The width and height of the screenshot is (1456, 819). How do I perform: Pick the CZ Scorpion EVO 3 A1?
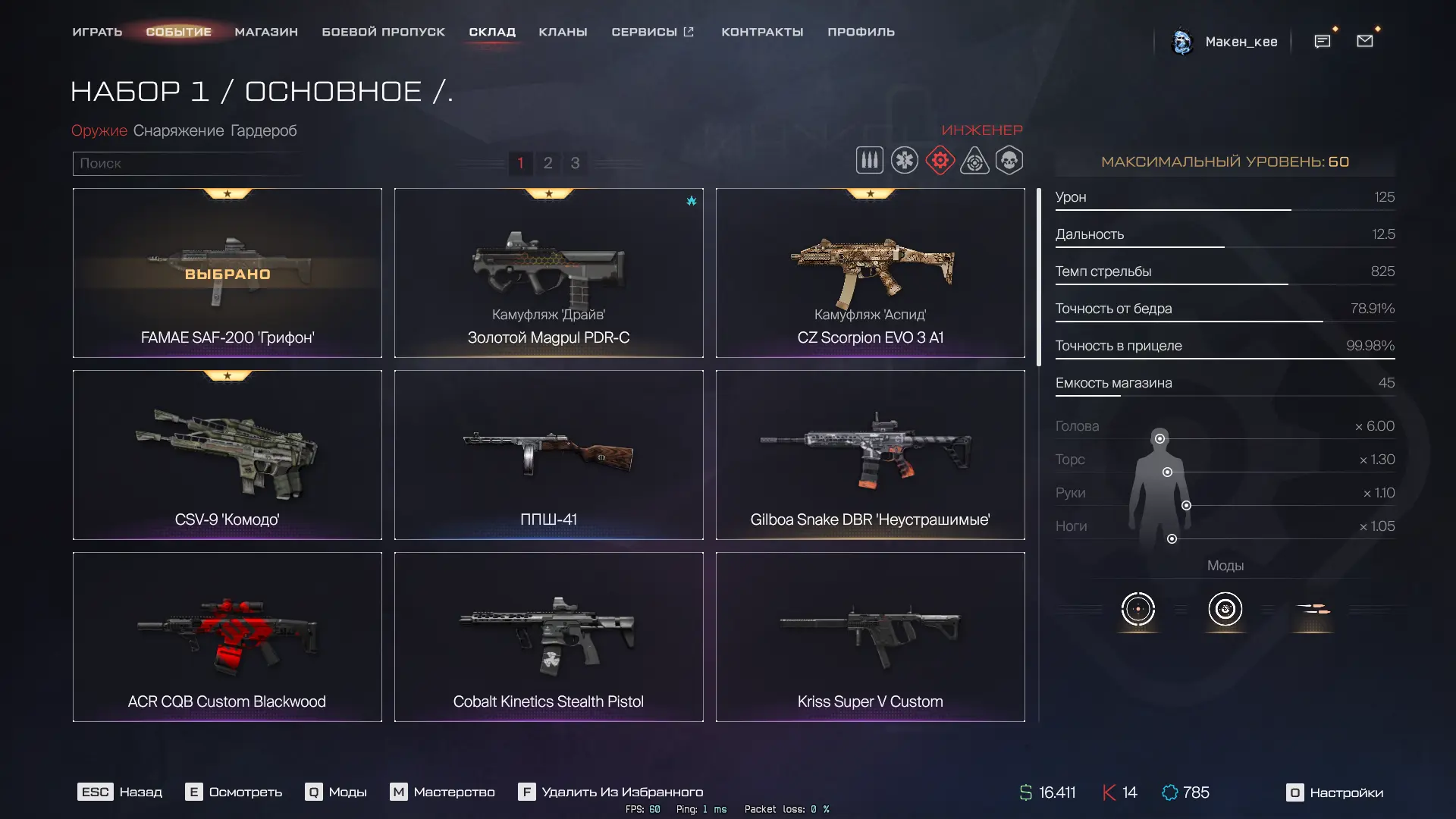tap(870, 273)
